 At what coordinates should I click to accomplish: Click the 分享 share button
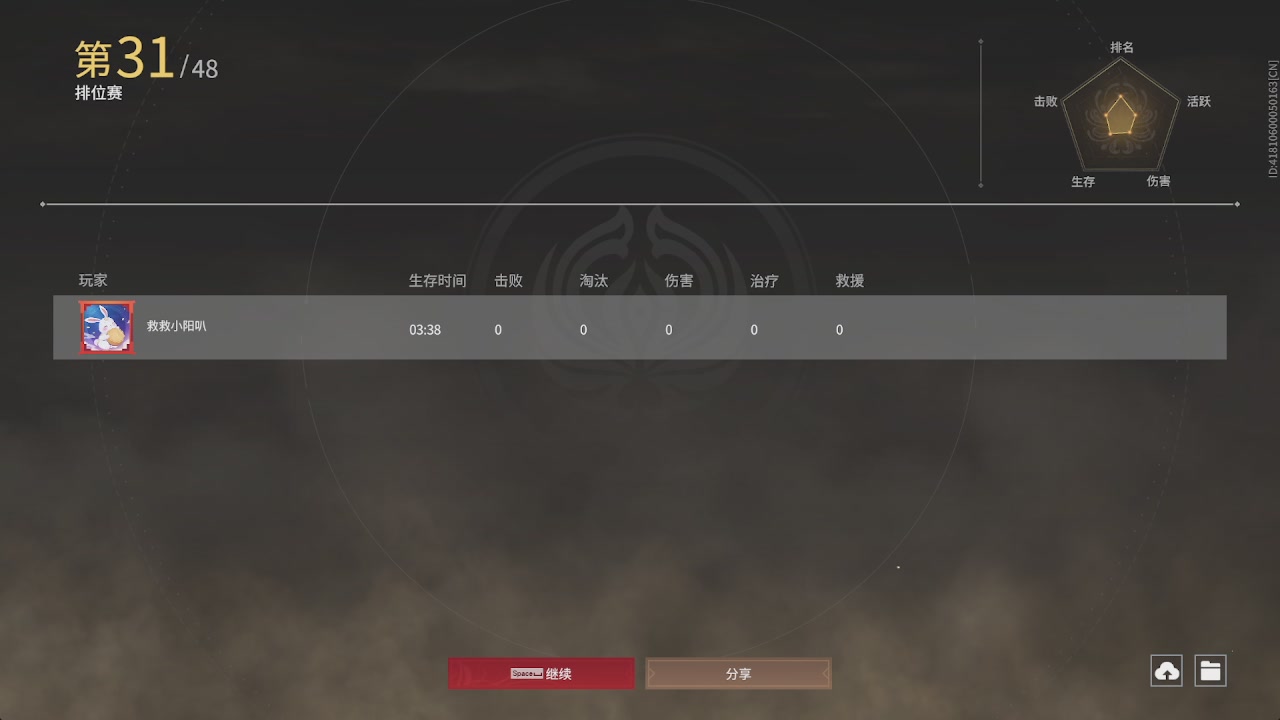tap(738, 673)
